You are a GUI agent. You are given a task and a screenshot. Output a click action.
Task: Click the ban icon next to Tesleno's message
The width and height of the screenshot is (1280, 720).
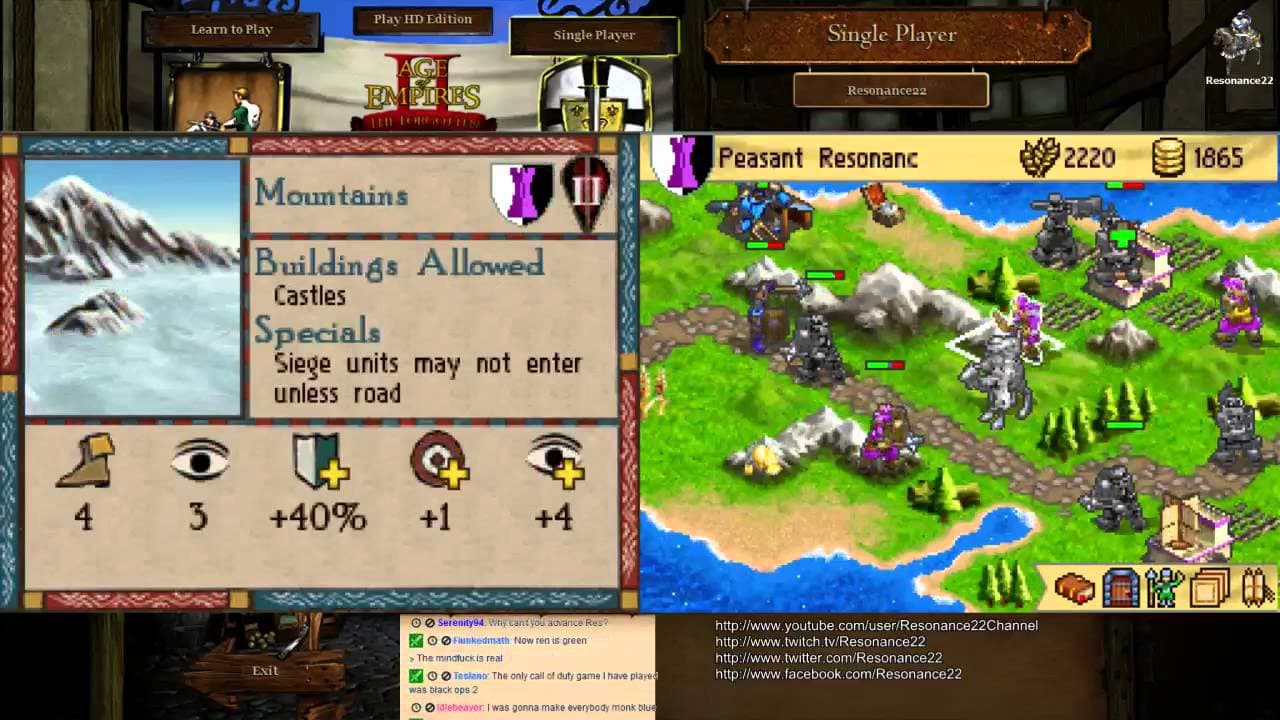447,675
